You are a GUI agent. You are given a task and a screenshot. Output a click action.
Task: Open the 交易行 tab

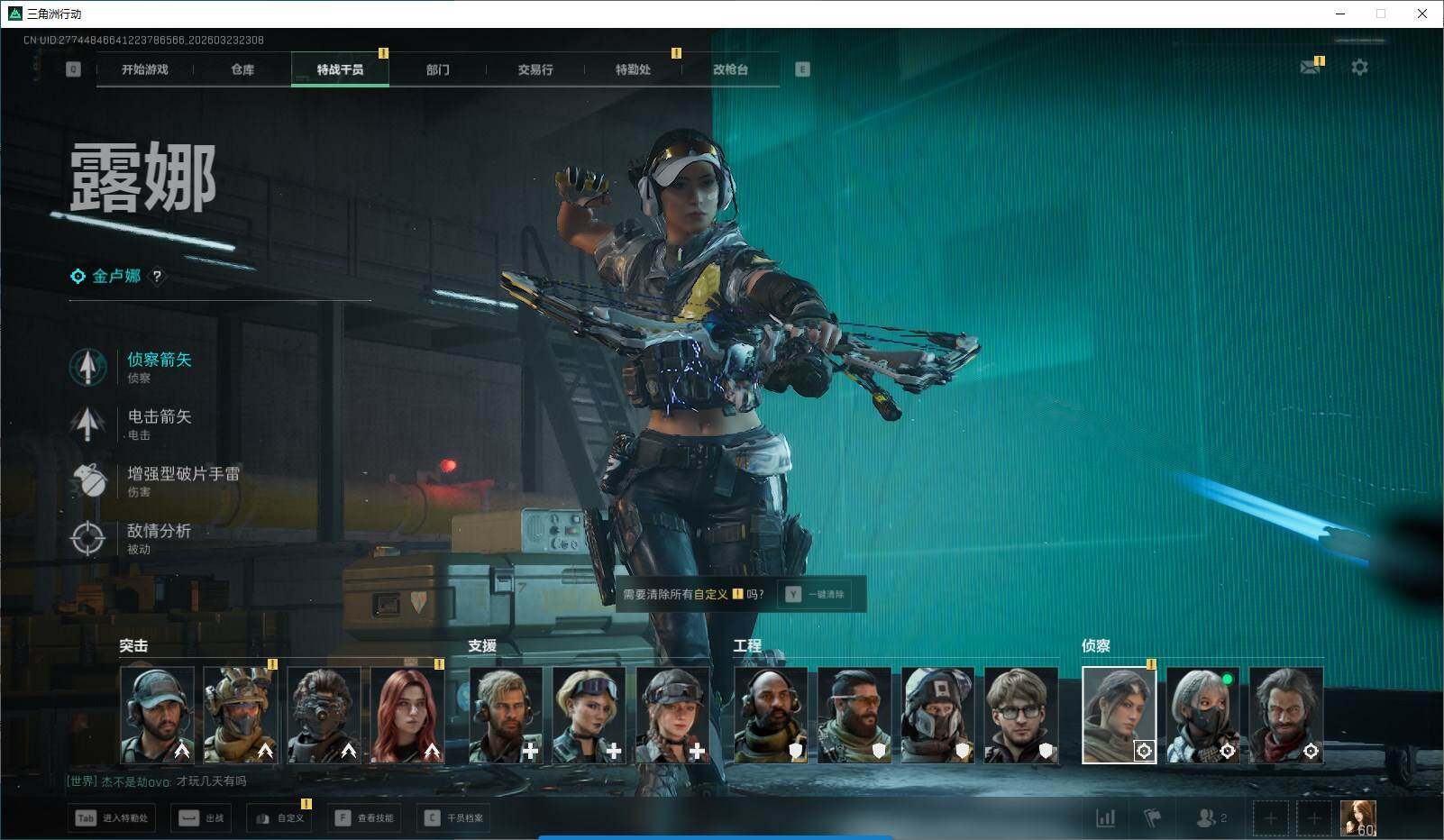pyautogui.click(x=535, y=69)
